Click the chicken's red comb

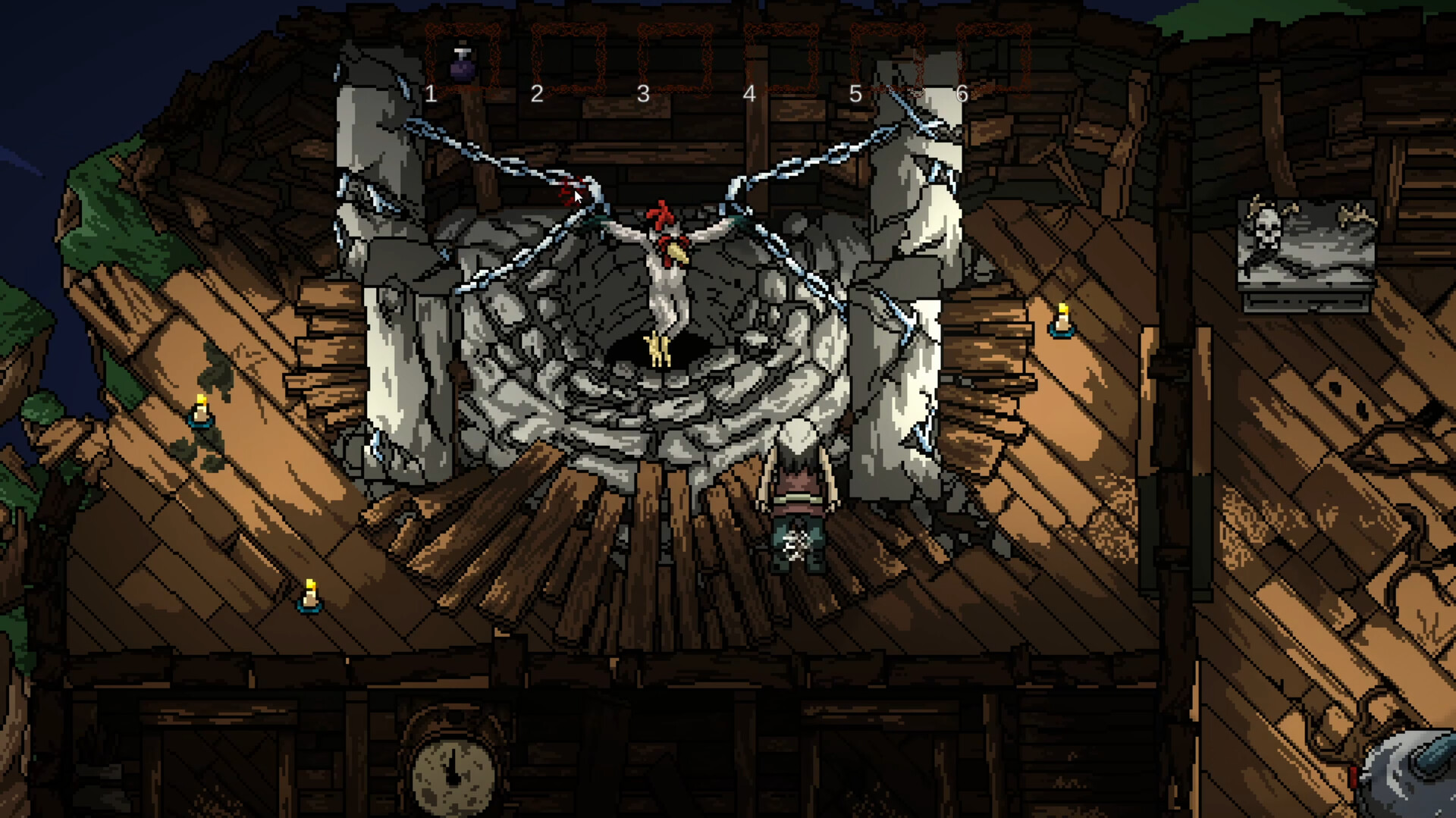point(661,213)
